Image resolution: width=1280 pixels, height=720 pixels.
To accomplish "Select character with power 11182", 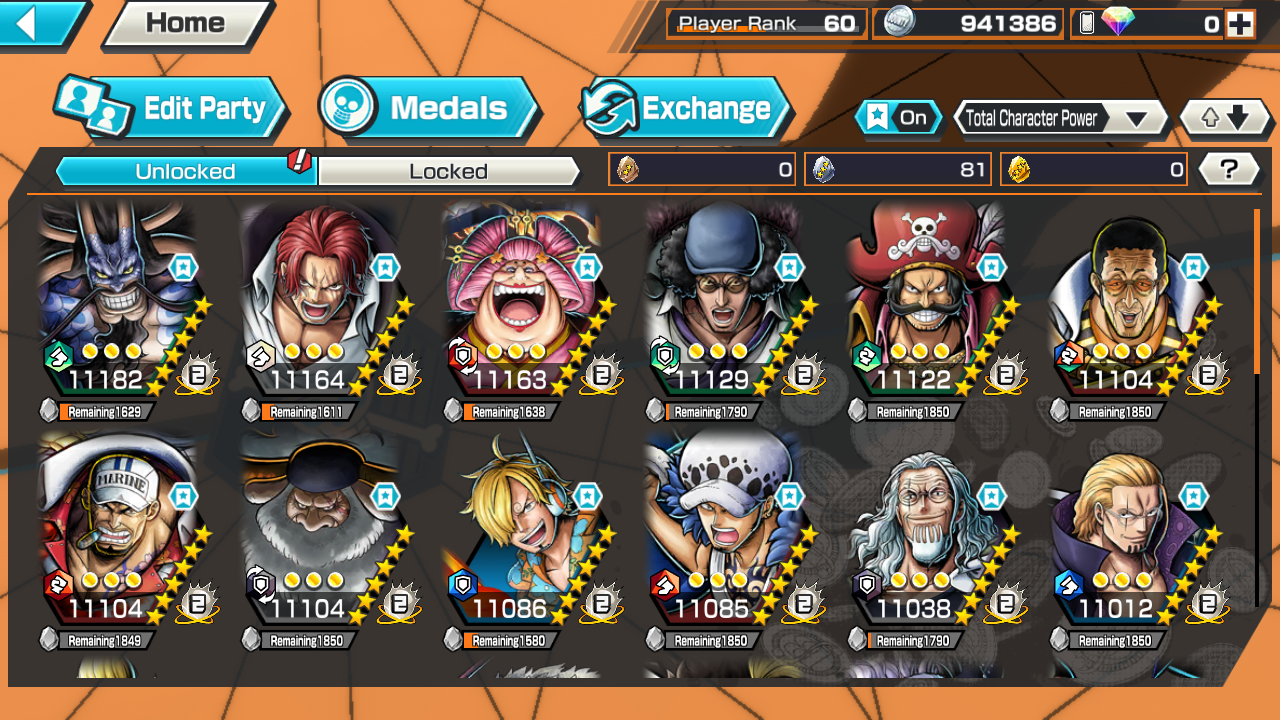I will [x=115, y=300].
